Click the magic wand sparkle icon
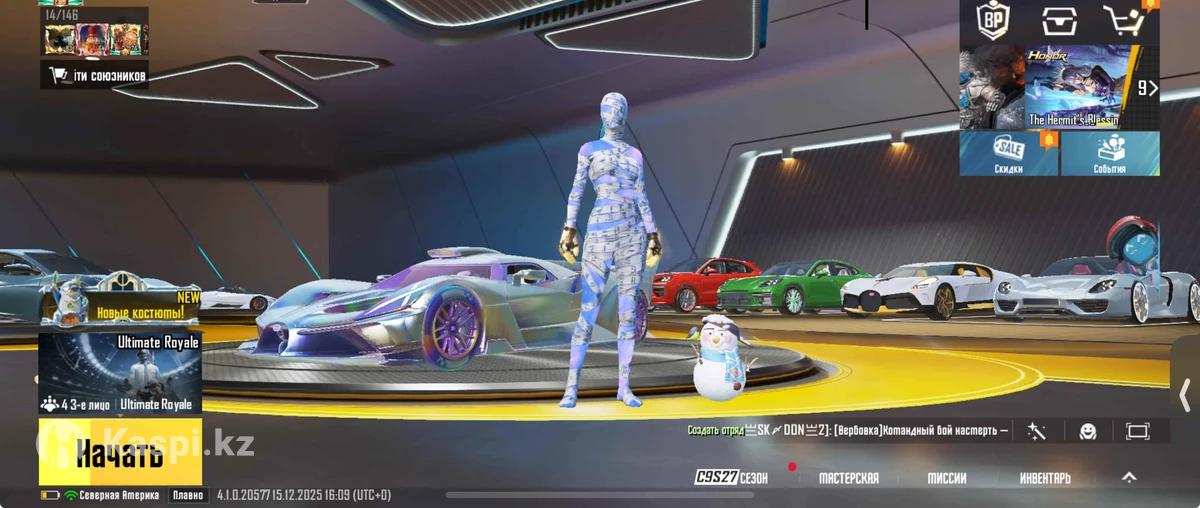The width and height of the screenshot is (1200, 508). [x=1036, y=431]
